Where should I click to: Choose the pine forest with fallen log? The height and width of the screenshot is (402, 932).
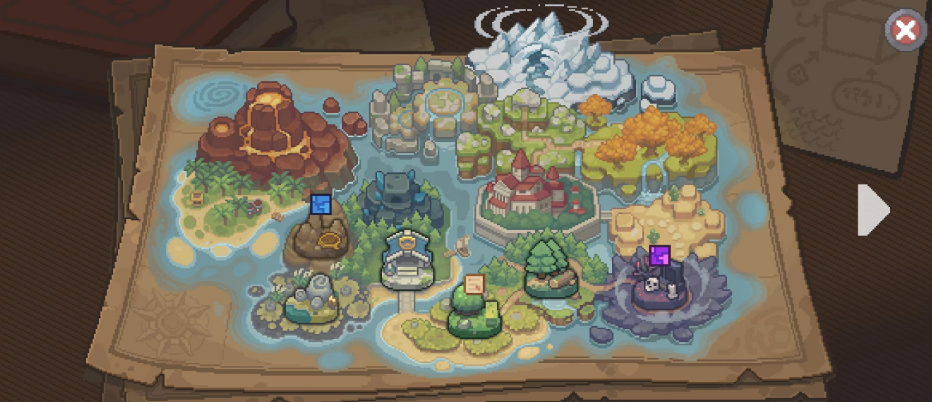coord(549,265)
